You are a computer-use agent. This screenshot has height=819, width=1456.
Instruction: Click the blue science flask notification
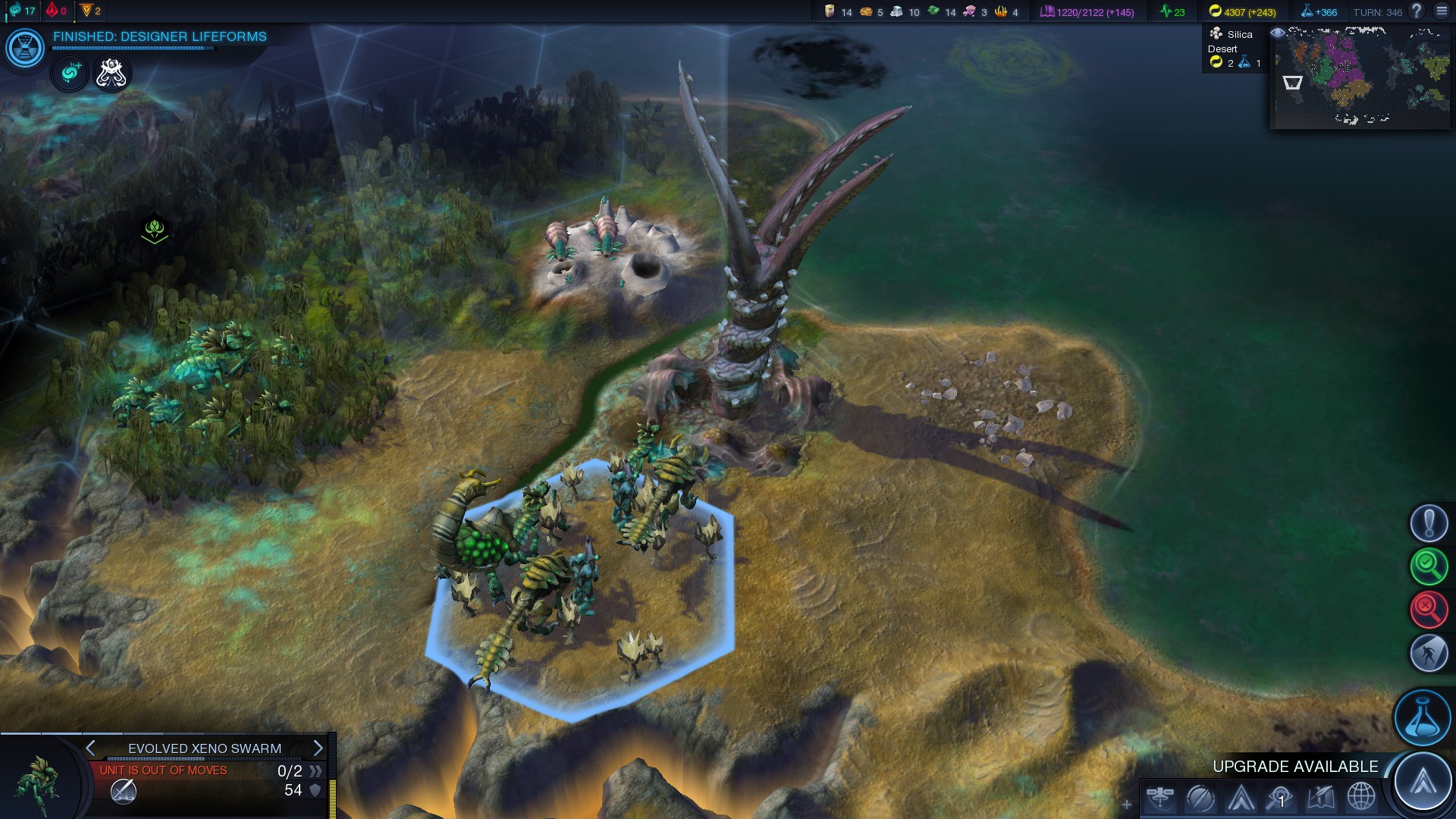[1423, 717]
